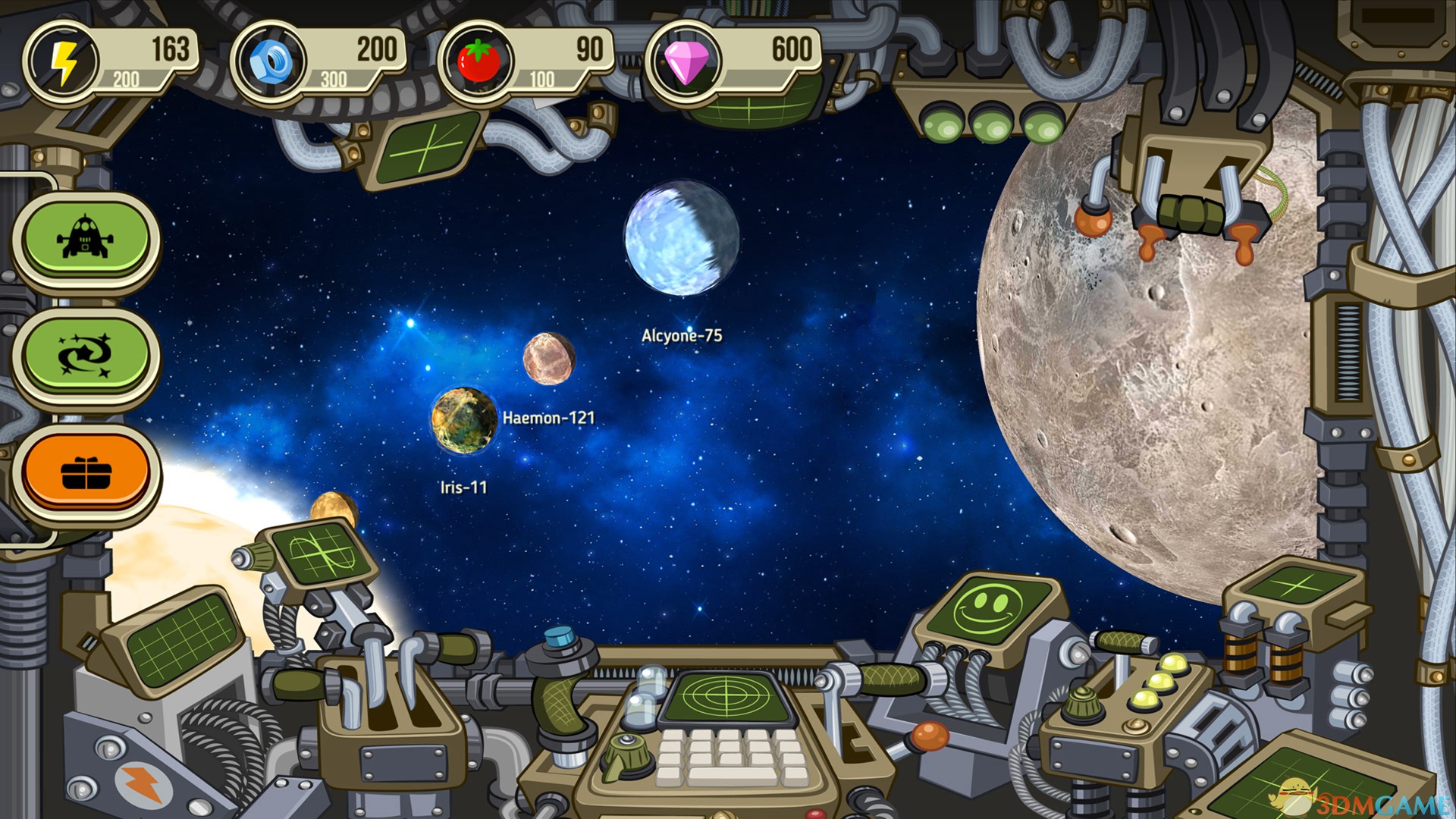Select the green-yellow planet Iris-11
Screen dimensions: 1456x819
(x=463, y=421)
